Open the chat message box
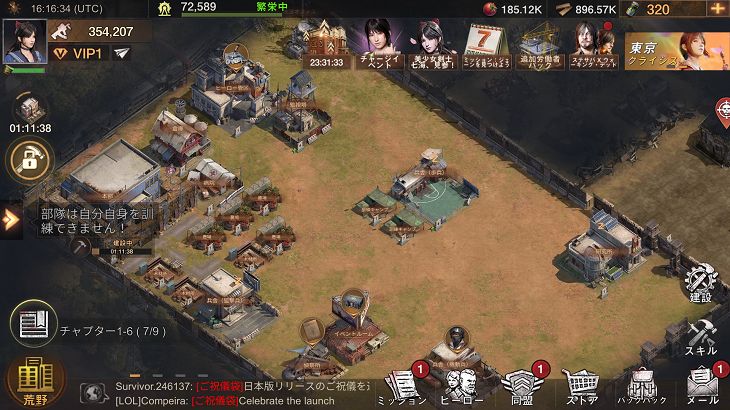The image size is (730, 410). (230, 392)
